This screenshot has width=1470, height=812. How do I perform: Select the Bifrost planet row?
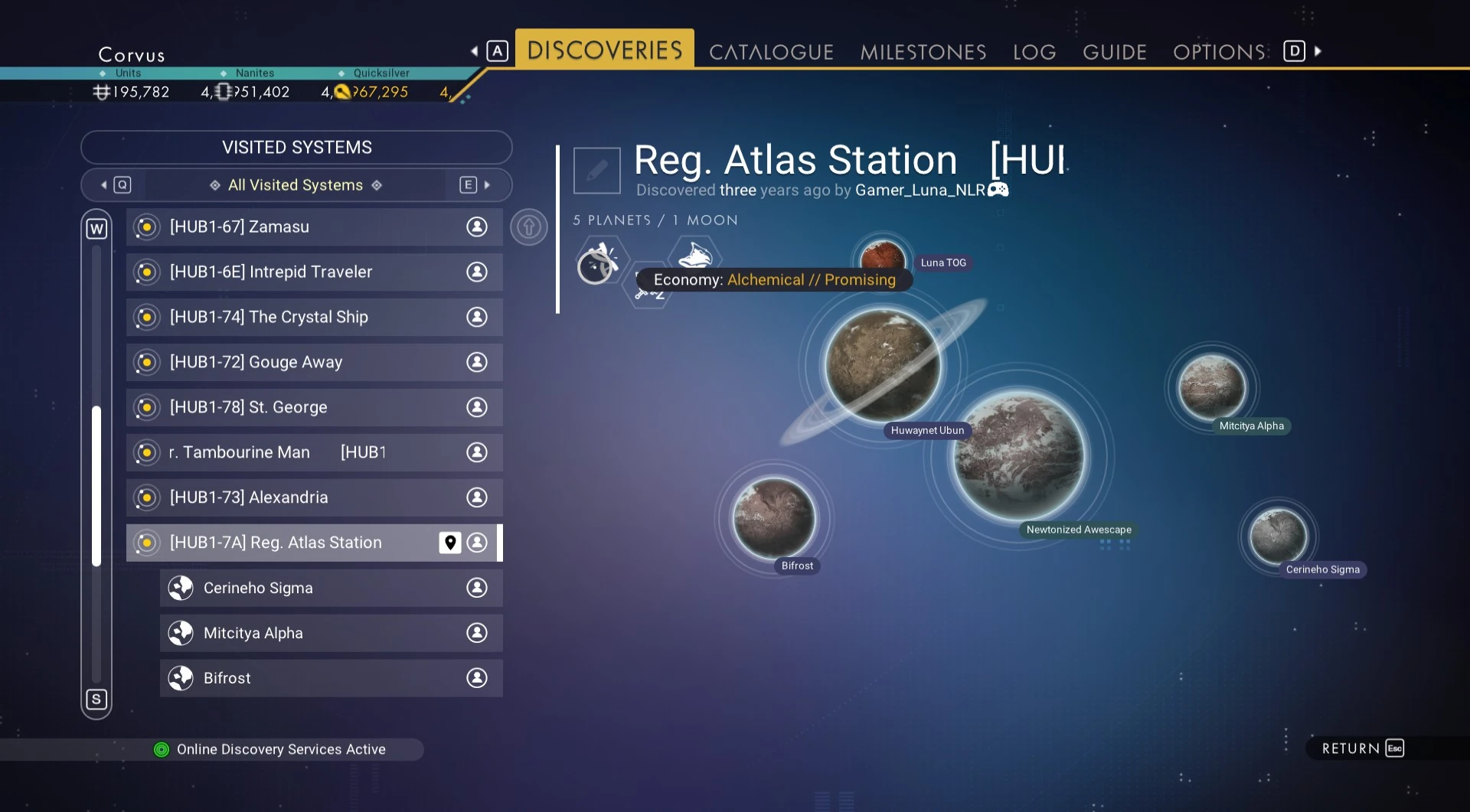tap(331, 679)
